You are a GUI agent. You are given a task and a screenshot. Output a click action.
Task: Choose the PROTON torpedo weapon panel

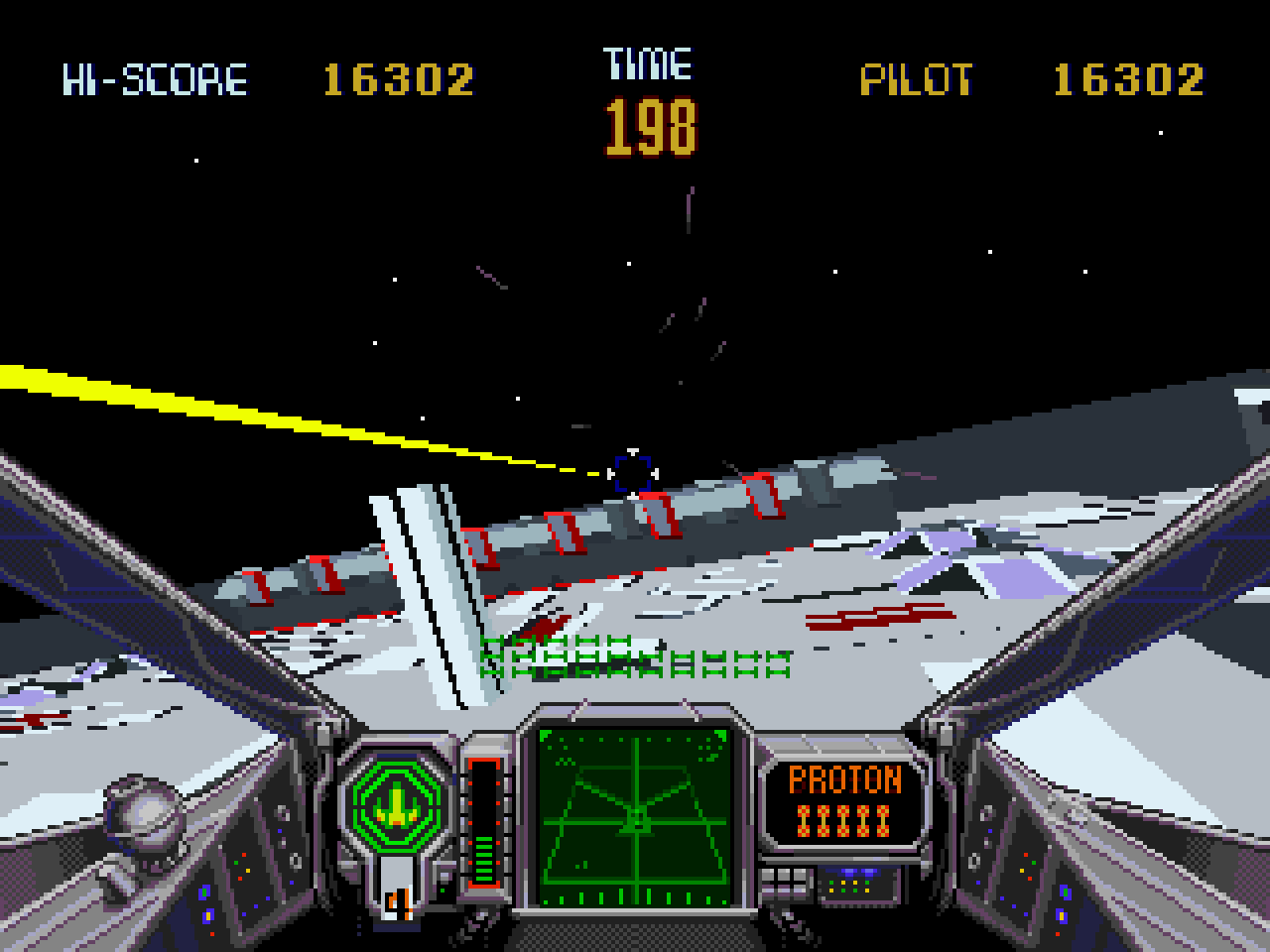845,799
